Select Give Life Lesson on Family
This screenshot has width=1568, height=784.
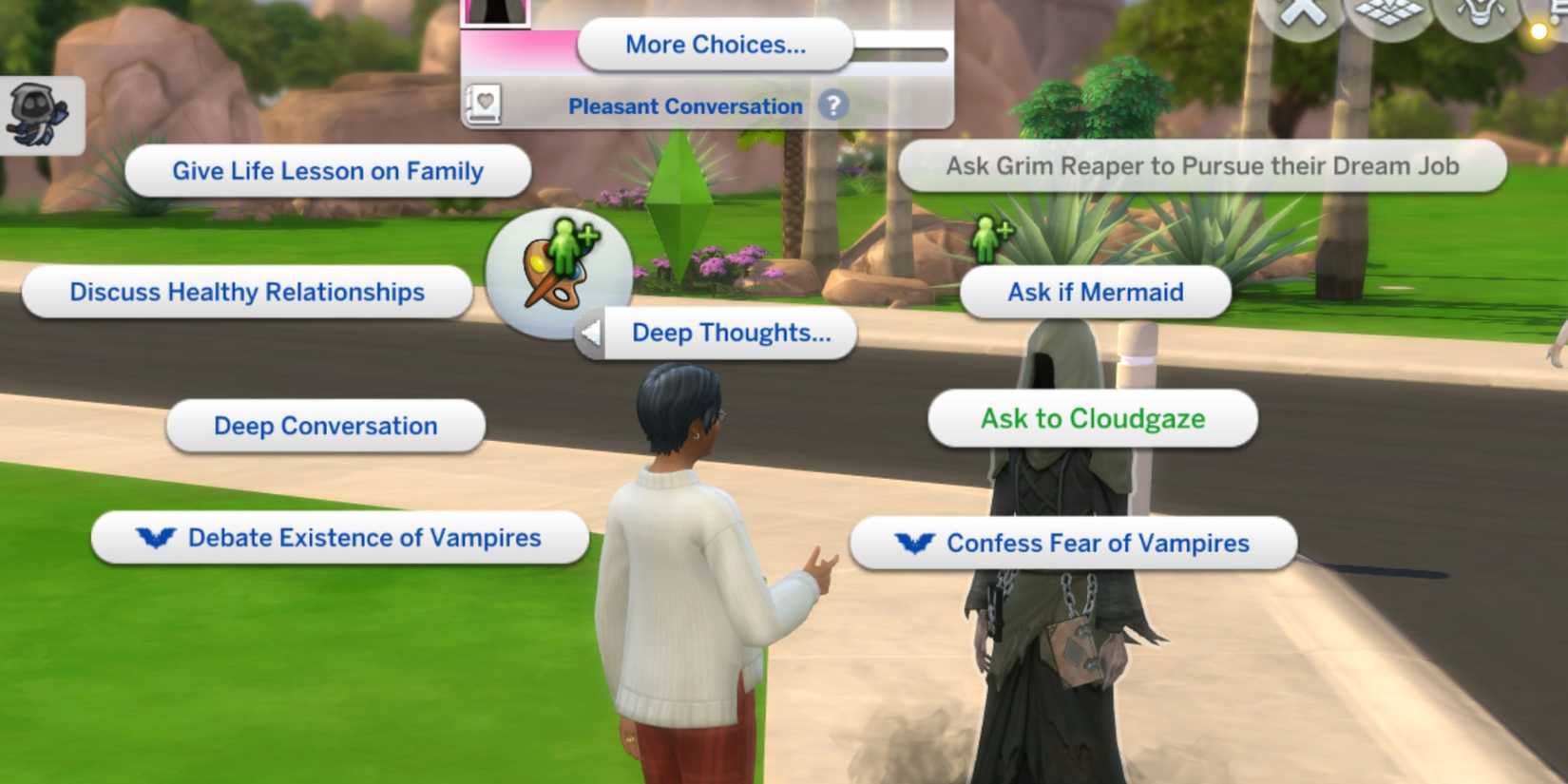pyautogui.click(x=327, y=171)
